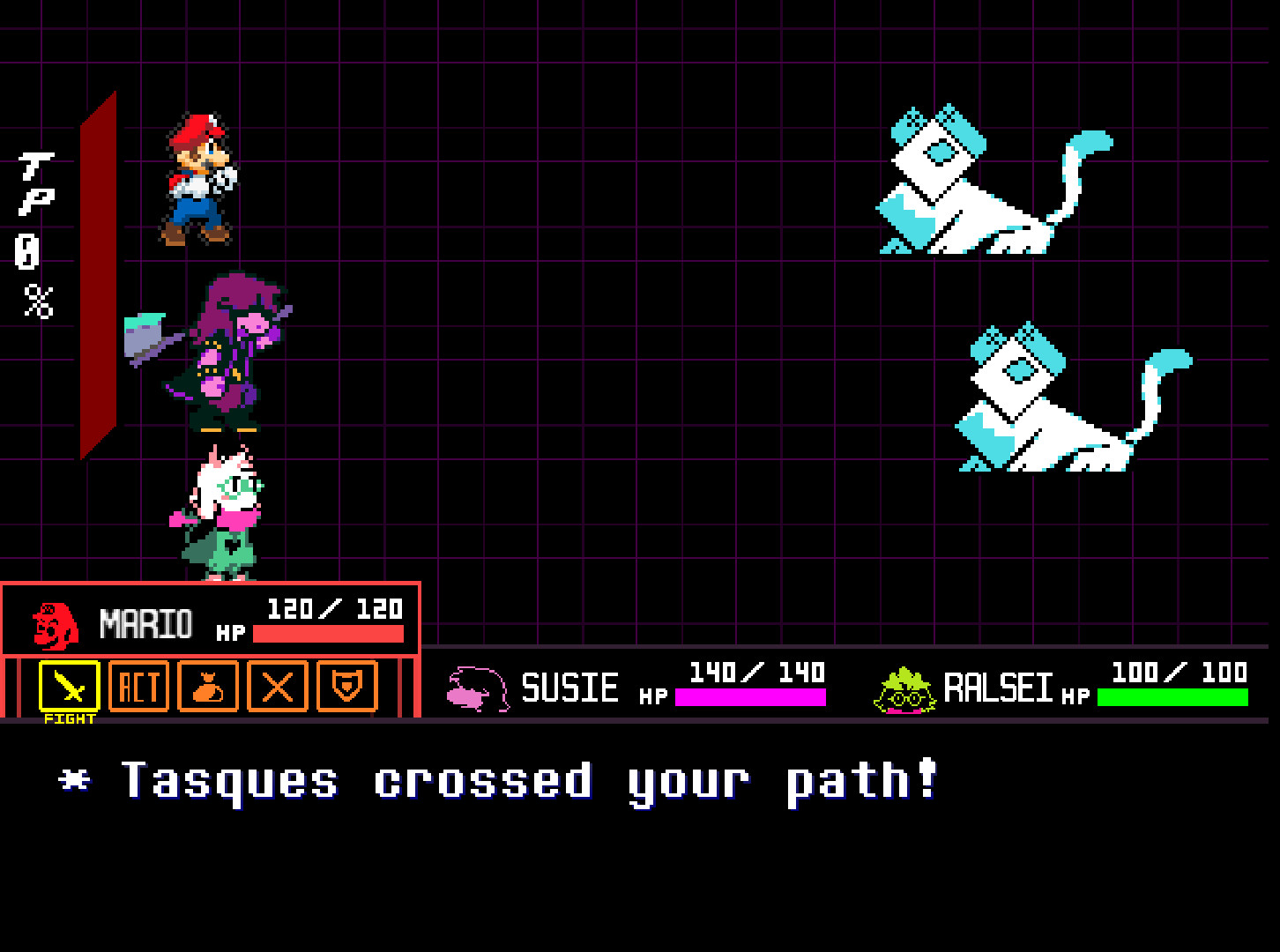The image size is (1280, 952).
Task: Click the red TP gauge
Action: 97,273
